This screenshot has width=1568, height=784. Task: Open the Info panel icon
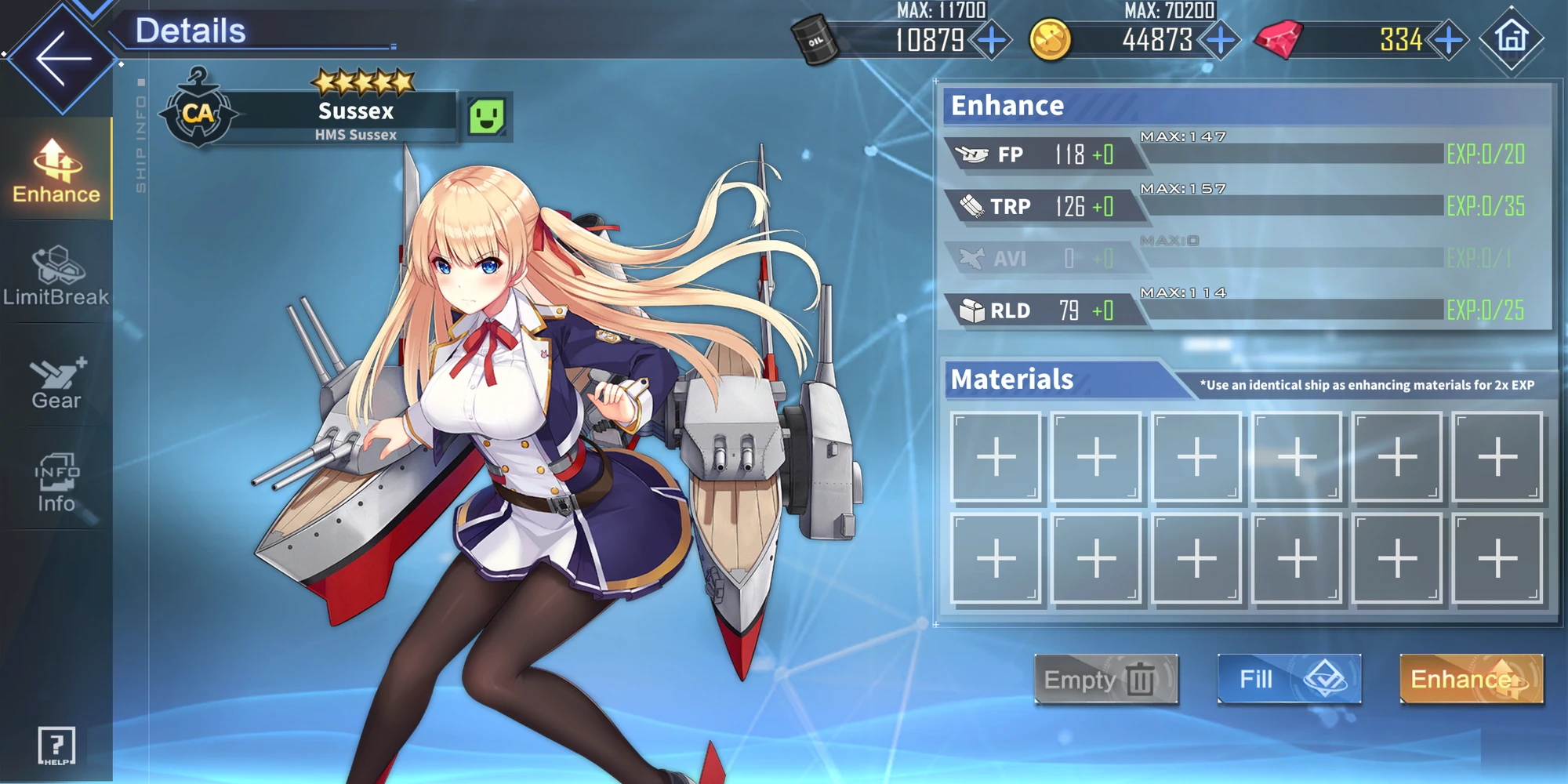tap(55, 478)
